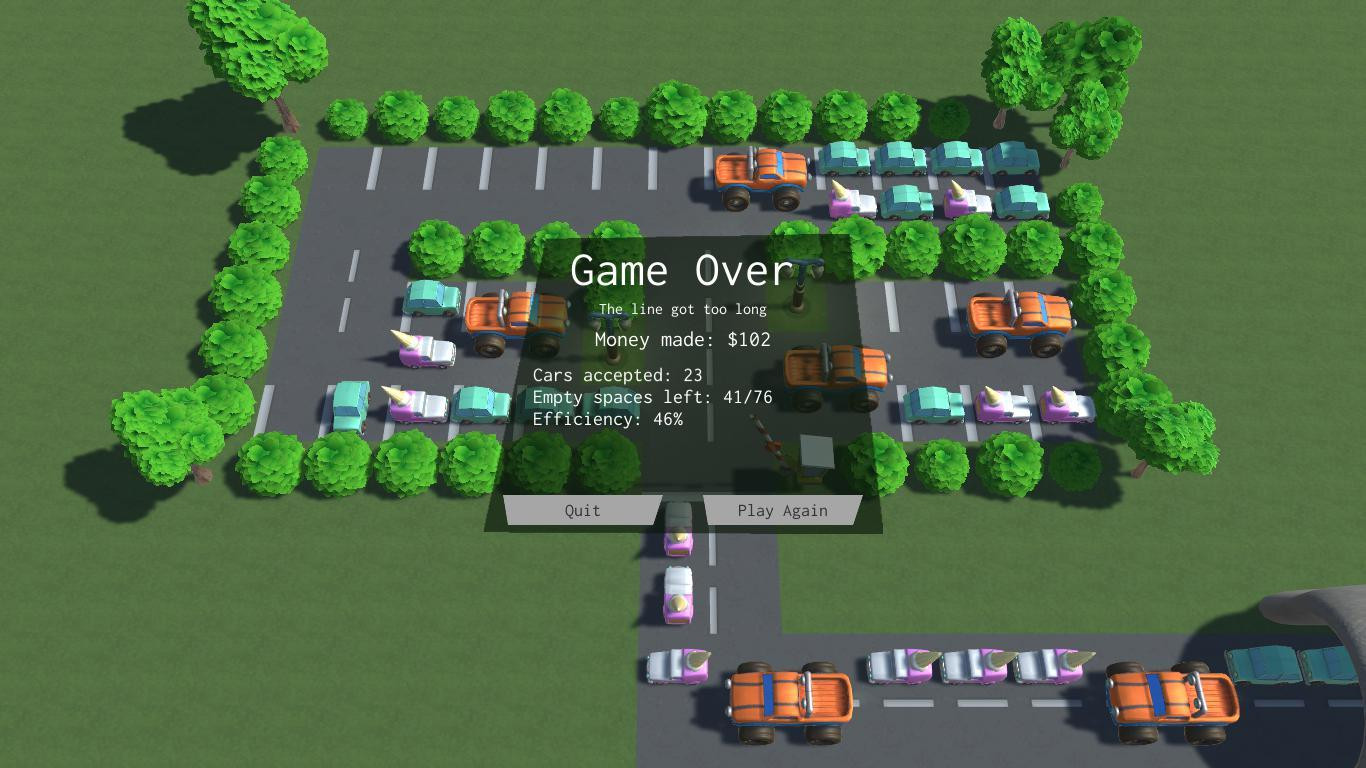The width and height of the screenshot is (1366, 768).
Task: Select the "Game Over" title text
Action: (x=679, y=270)
